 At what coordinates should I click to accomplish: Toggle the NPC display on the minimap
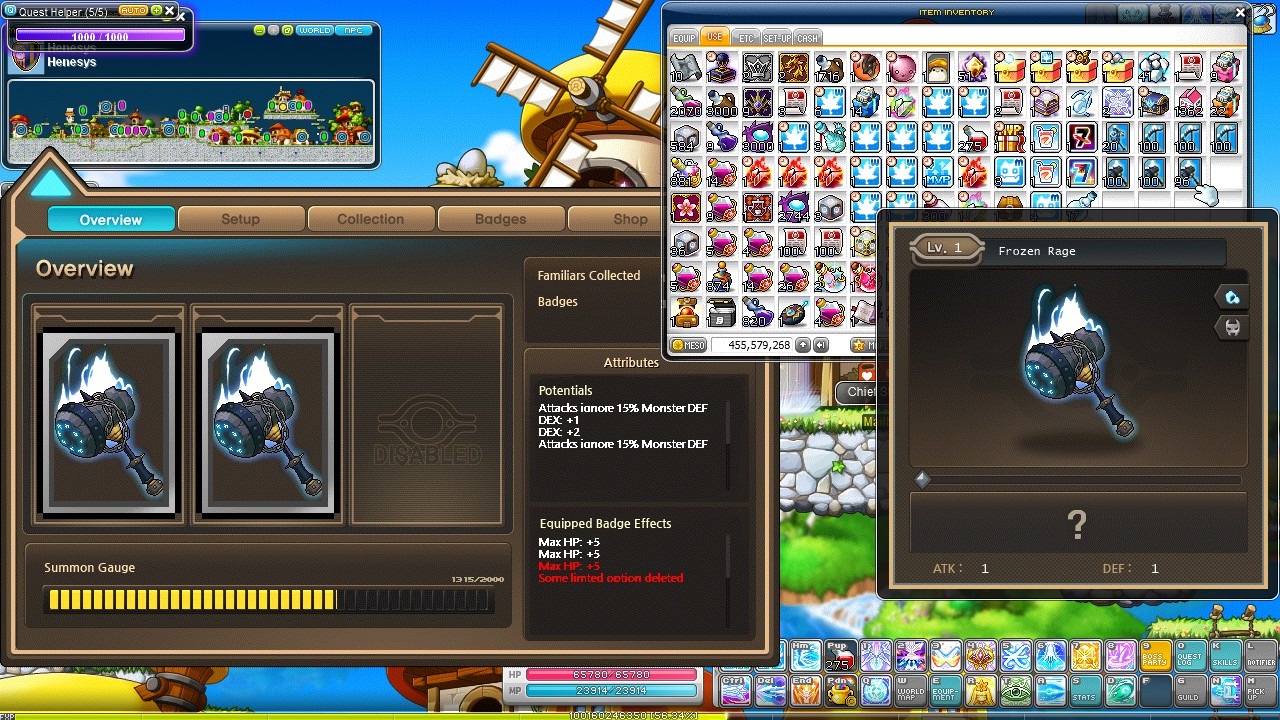click(x=353, y=31)
